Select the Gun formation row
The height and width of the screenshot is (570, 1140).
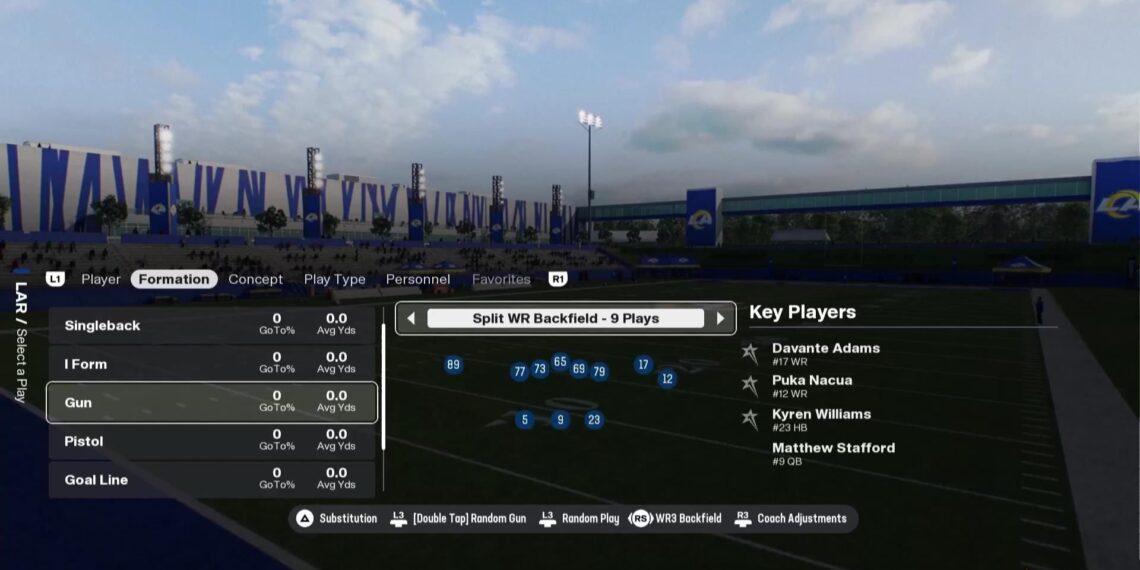coord(212,403)
